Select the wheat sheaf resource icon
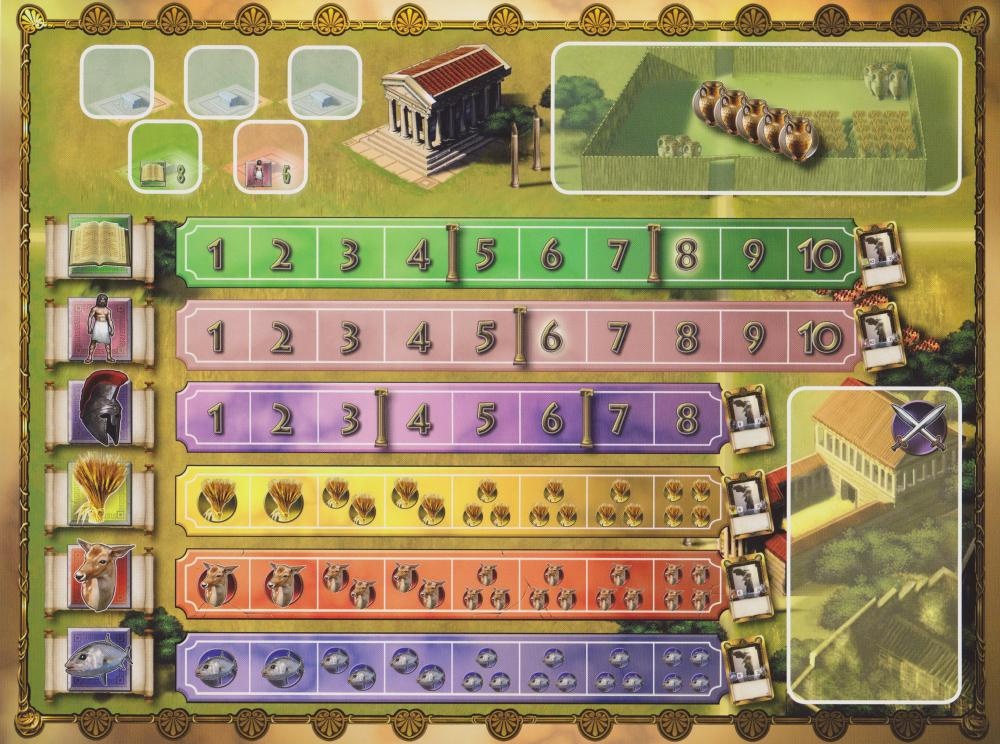 point(100,496)
